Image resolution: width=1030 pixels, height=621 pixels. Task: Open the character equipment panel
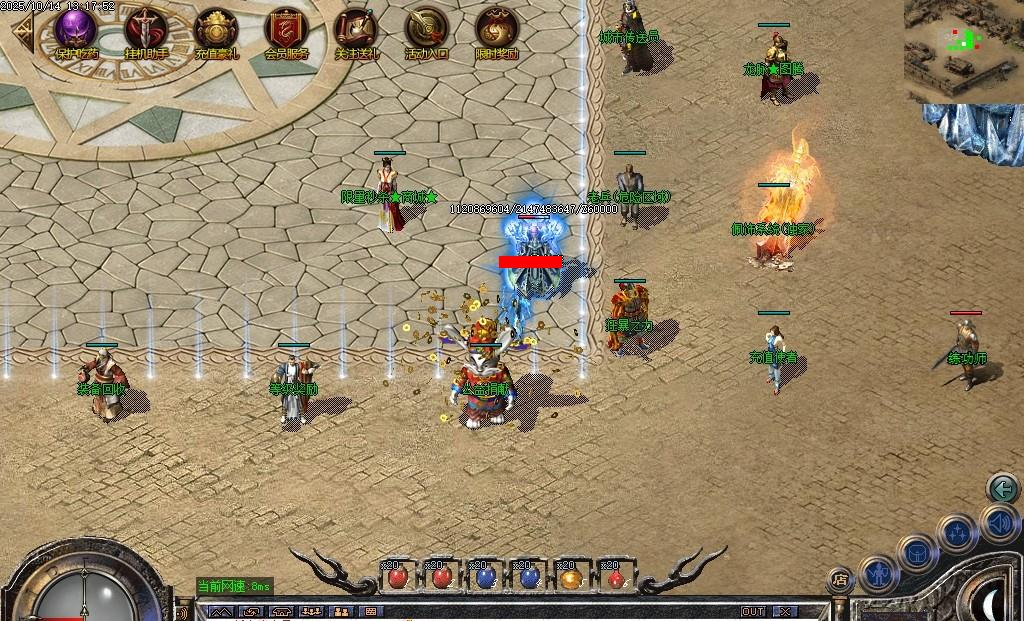click(881, 573)
